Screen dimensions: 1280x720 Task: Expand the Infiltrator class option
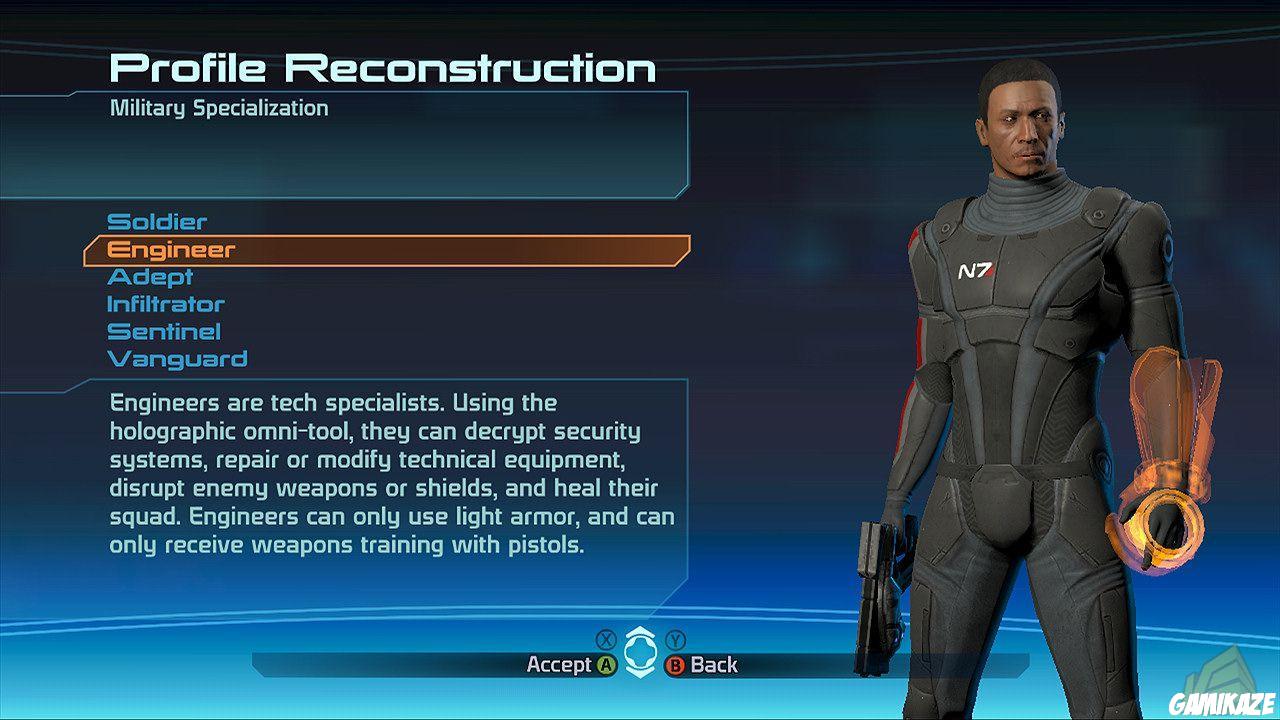click(166, 304)
